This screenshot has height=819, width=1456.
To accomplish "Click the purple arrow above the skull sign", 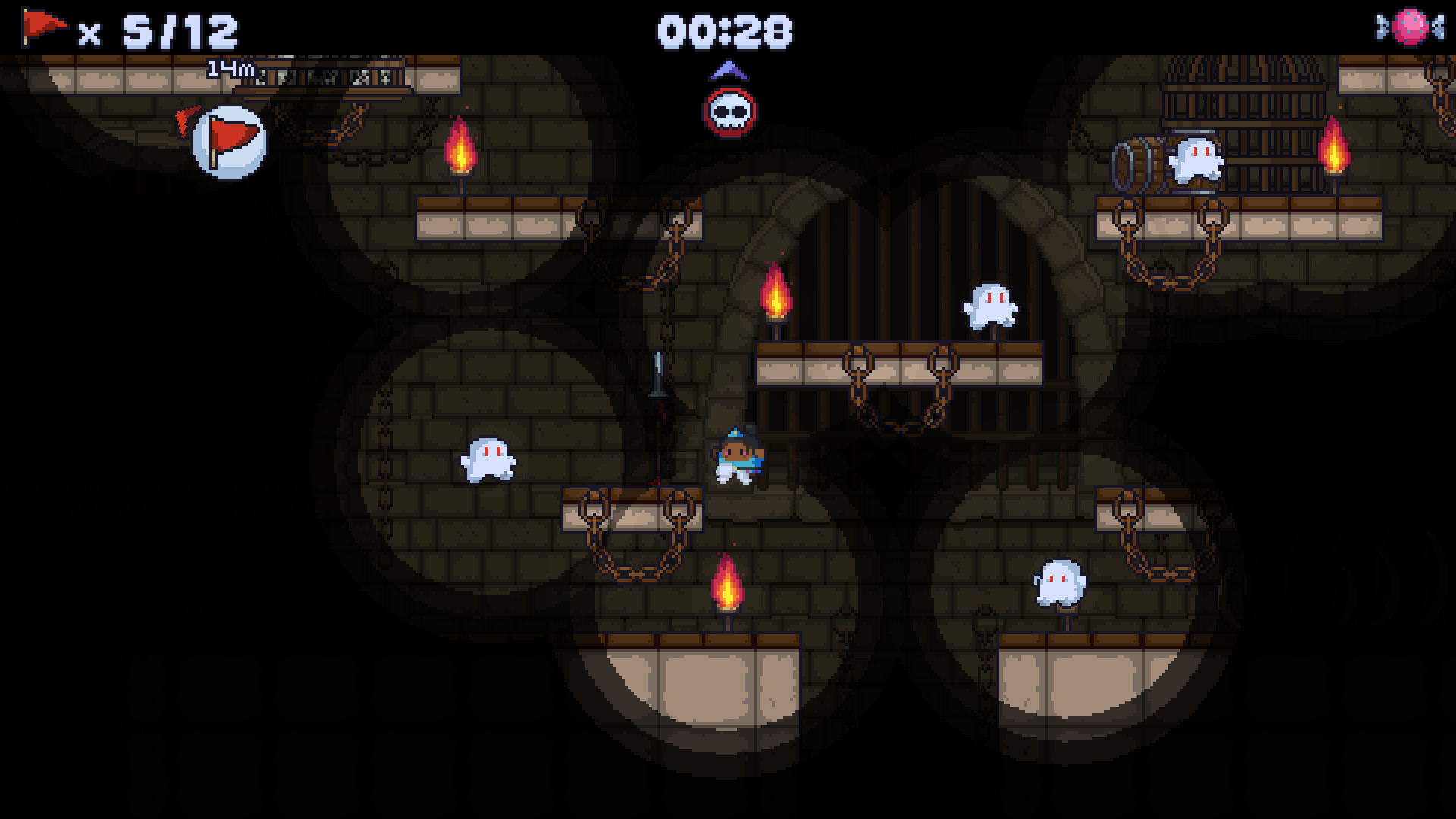I will 728,72.
